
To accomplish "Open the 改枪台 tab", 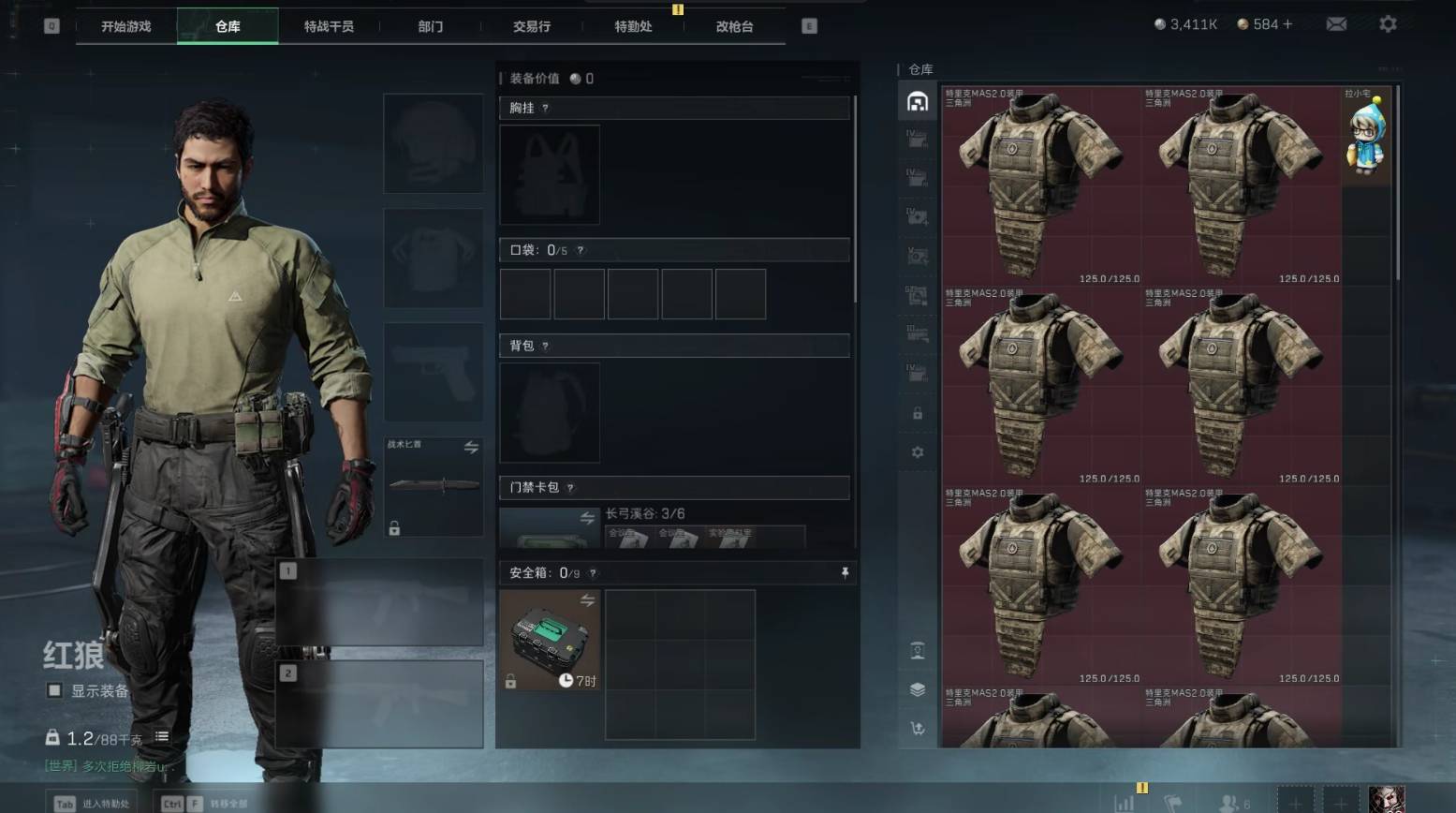I will coord(734,26).
